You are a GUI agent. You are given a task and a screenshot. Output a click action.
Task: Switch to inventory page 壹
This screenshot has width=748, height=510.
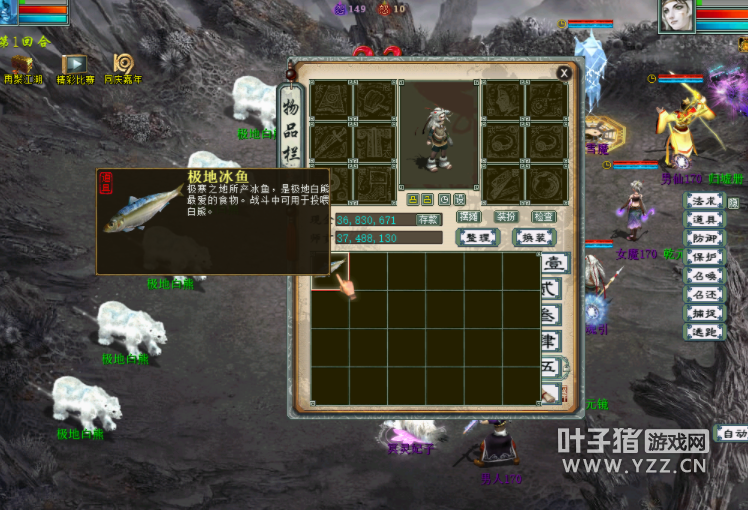[553, 265]
